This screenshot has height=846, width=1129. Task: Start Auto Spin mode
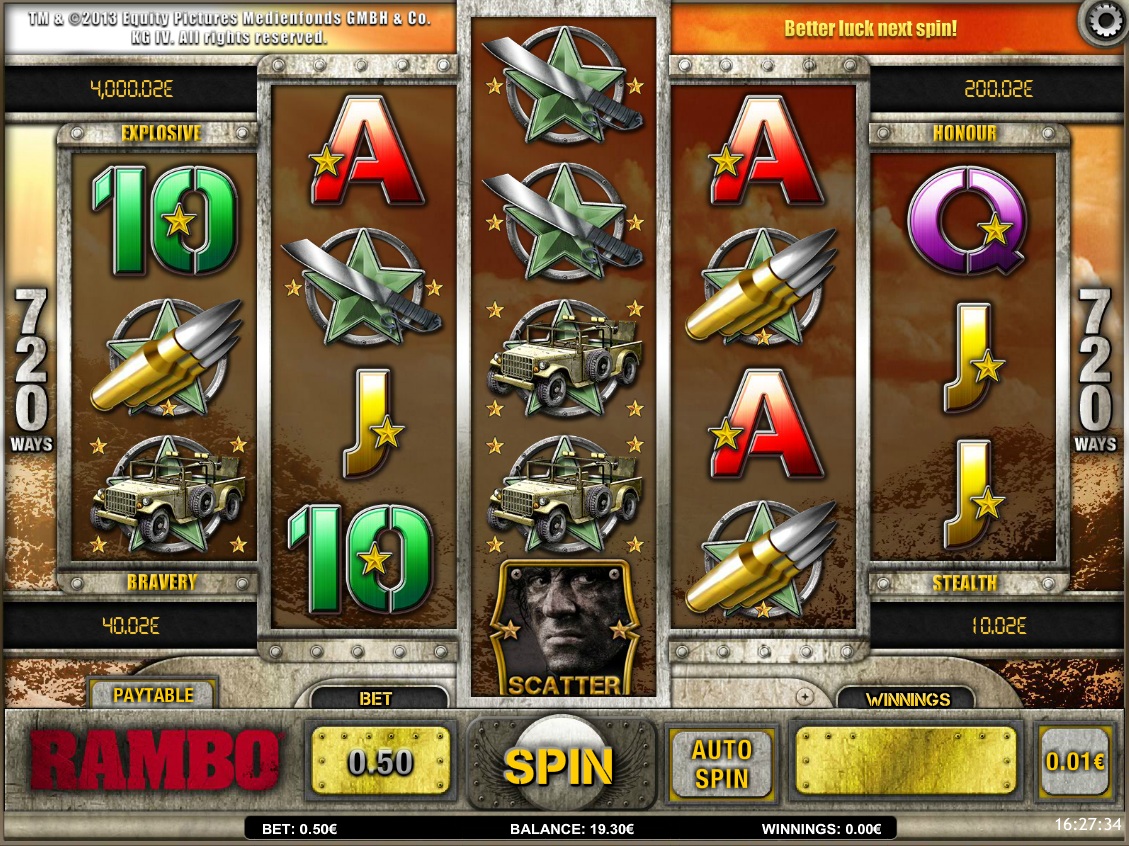pos(722,763)
